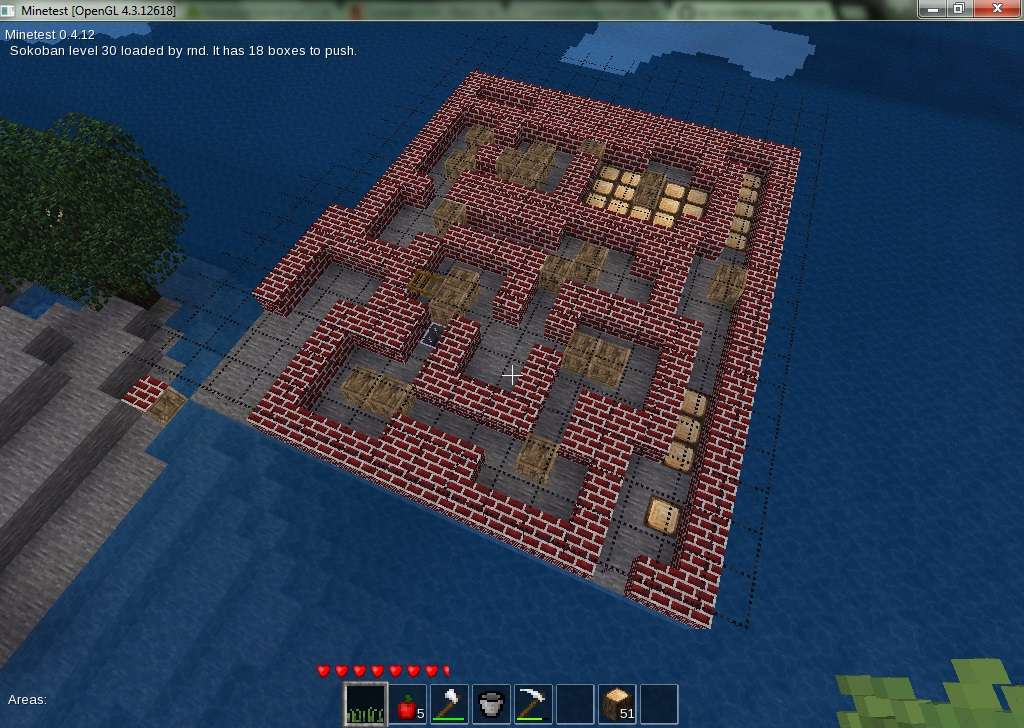Screen dimensions: 1024x728
Task: Select the wood stack of 51
Action: 617,704
